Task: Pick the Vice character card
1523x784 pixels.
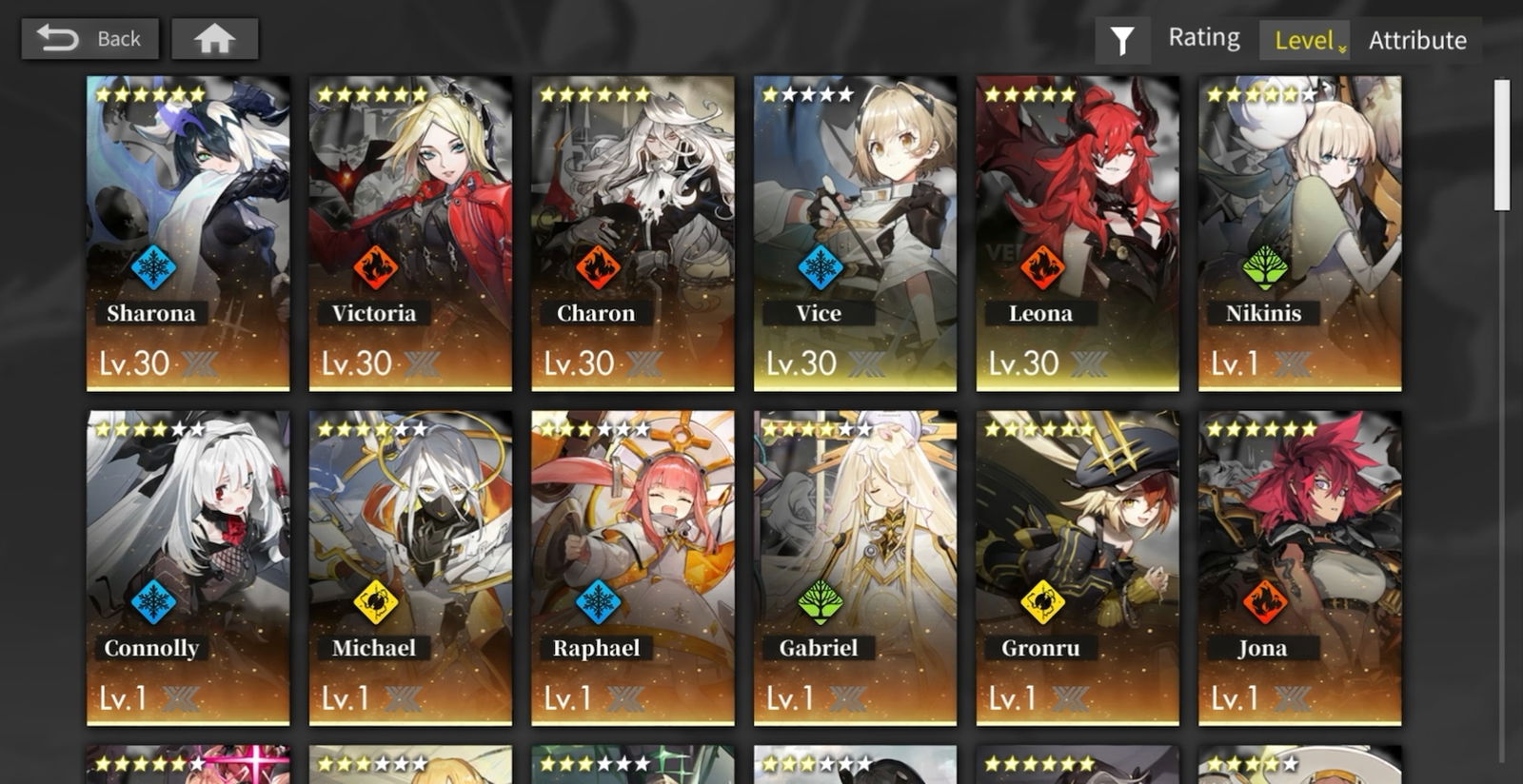Action: pyautogui.click(x=855, y=233)
